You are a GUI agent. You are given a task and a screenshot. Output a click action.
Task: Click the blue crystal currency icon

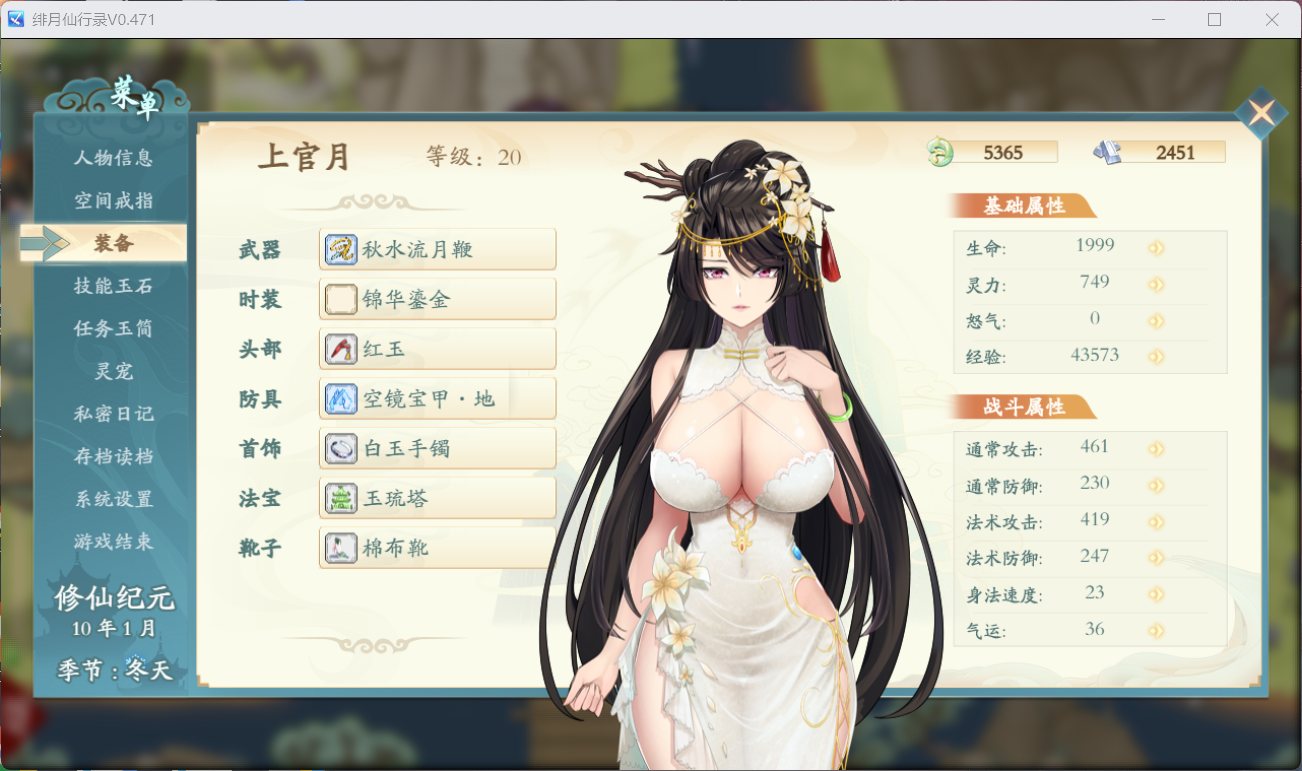point(1109,152)
